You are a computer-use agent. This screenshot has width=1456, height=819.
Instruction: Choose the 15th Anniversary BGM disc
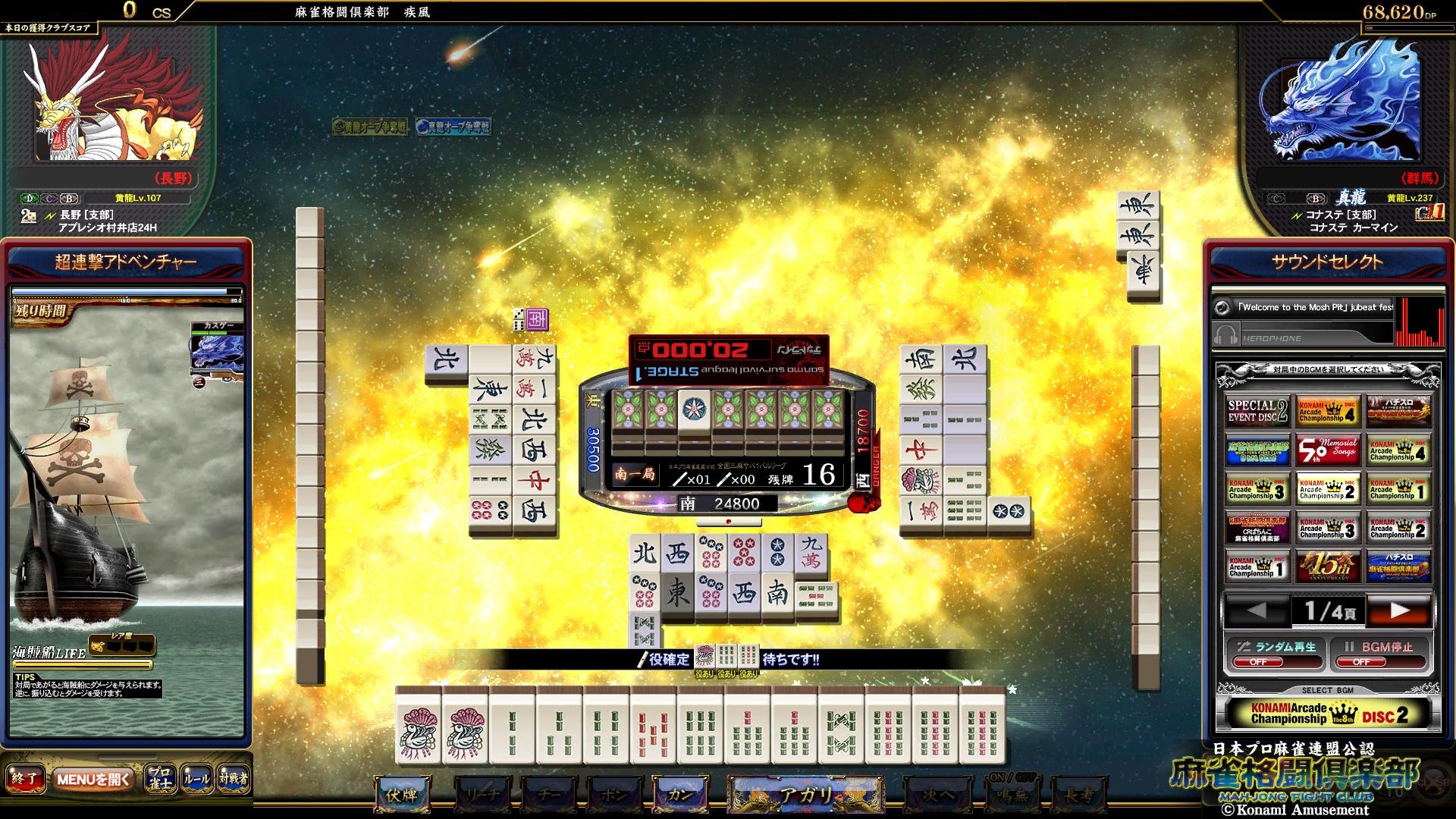tap(1327, 566)
